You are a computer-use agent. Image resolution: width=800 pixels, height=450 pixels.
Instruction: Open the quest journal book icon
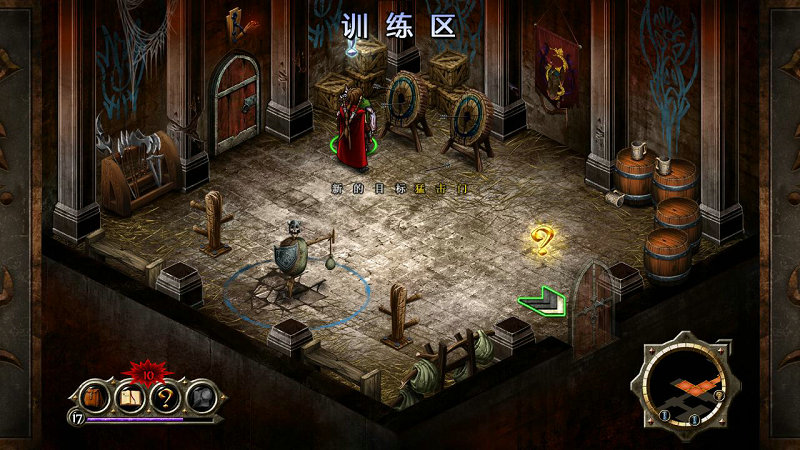130,397
